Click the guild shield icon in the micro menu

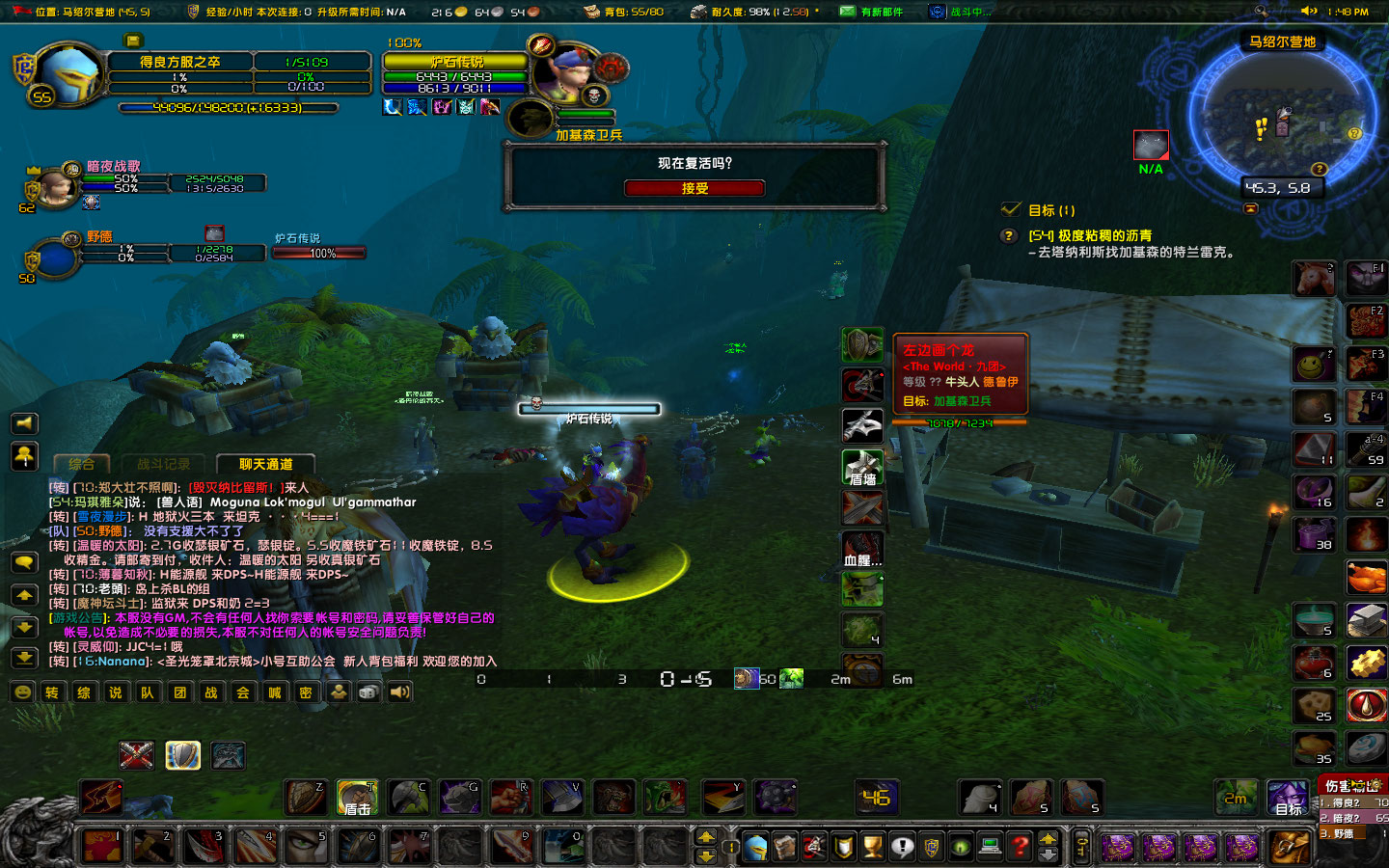point(932,846)
